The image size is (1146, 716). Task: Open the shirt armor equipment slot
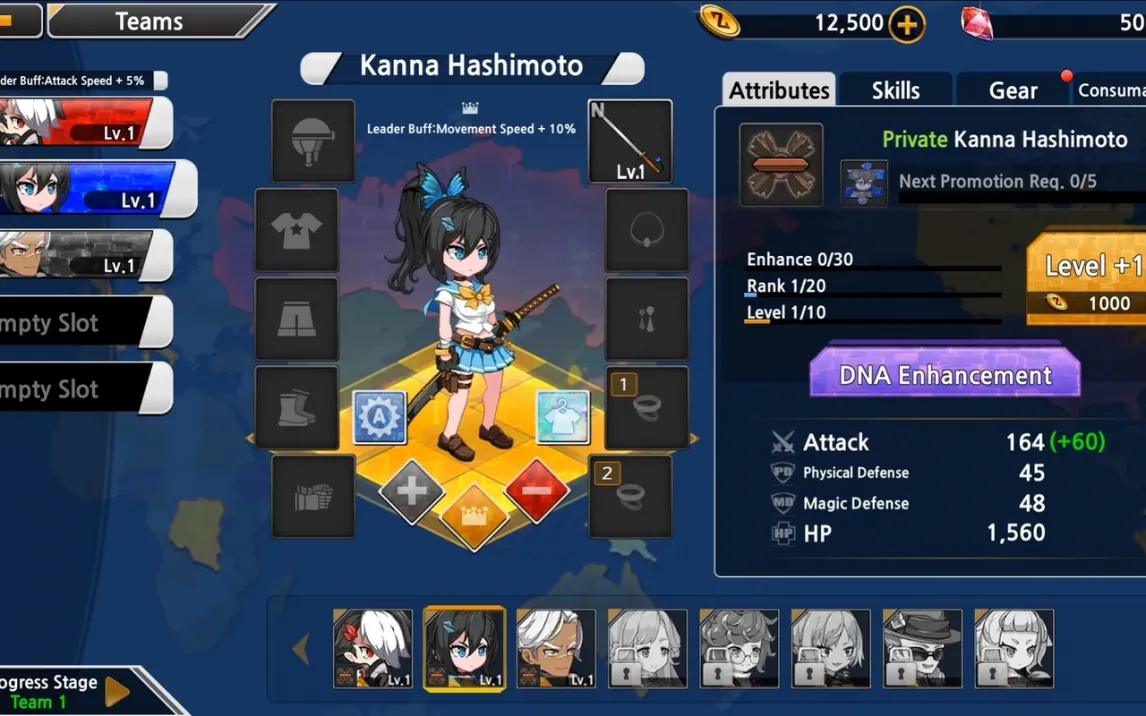point(297,230)
